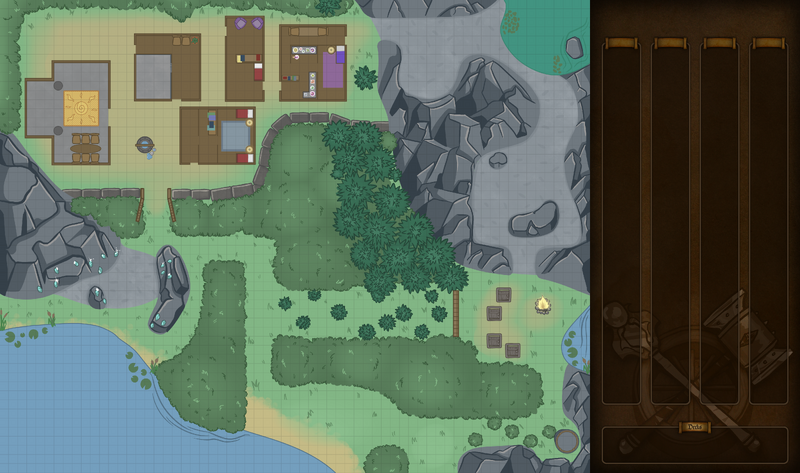800x473 pixels.
Task: Open the Decks scroll button
Action: (695, 427)
